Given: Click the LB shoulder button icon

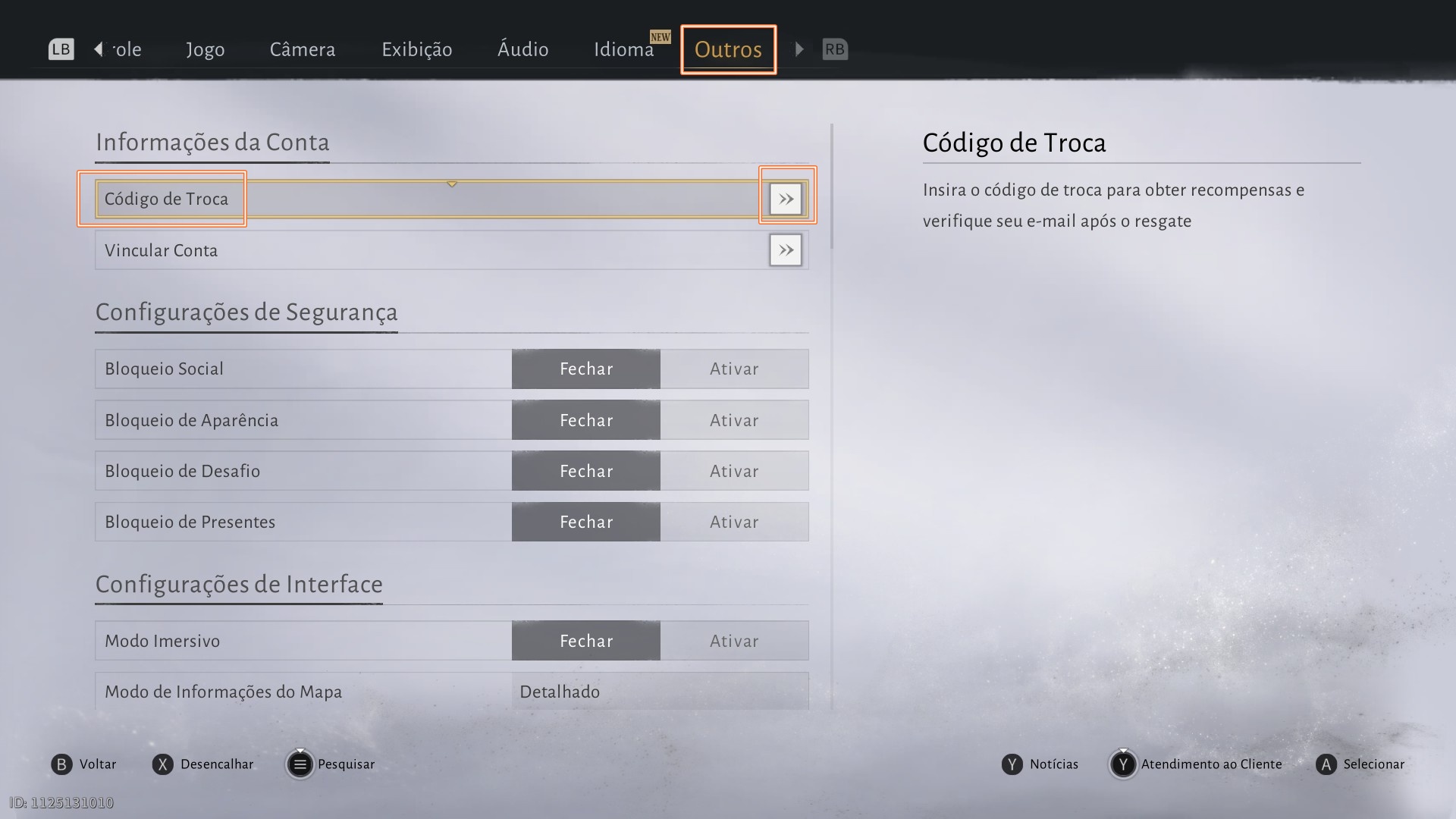Looking at the screenshot, I should [x=60, y=49].
